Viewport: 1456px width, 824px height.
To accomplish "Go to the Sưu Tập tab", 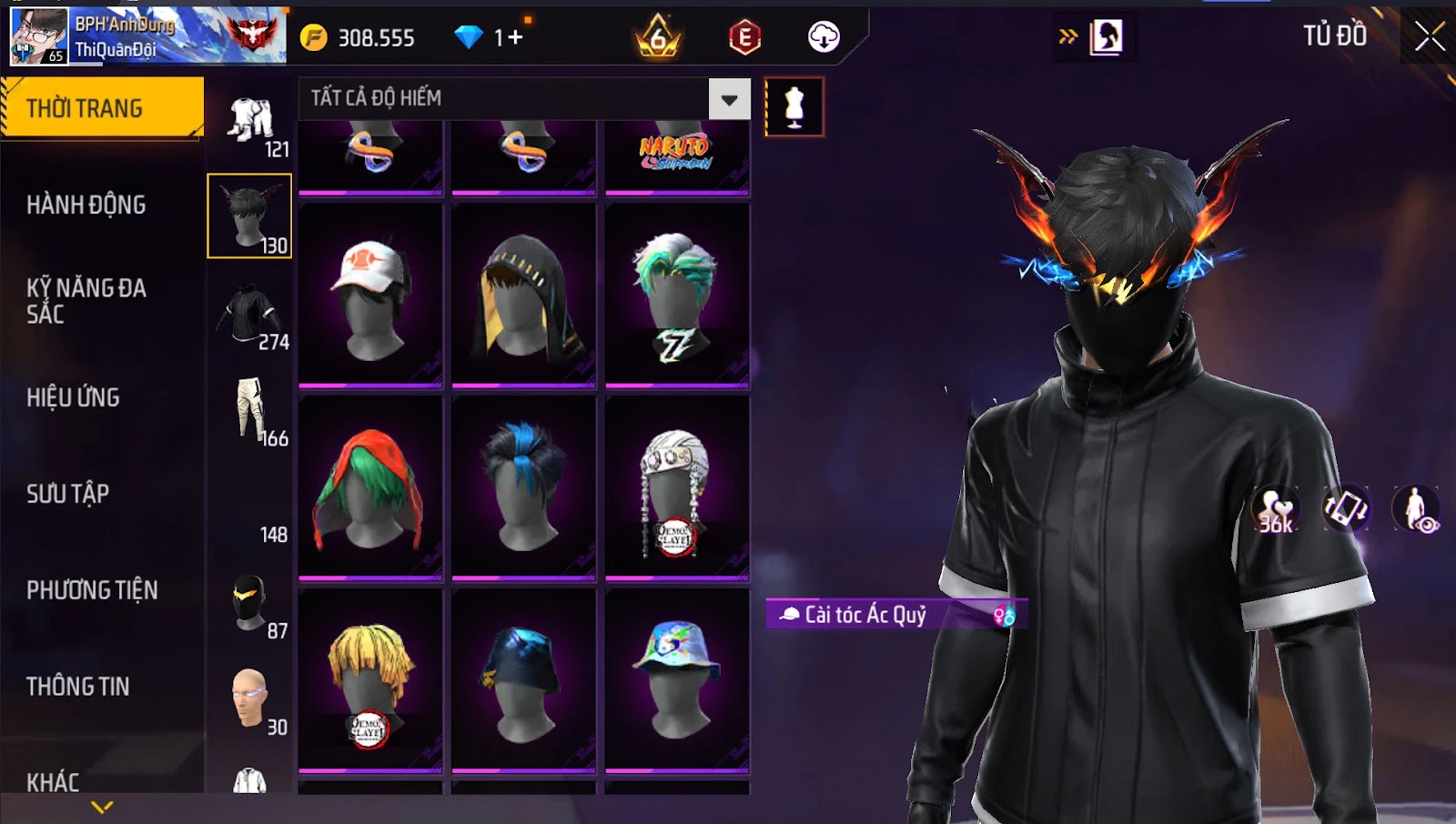I will [x=68, y=494].
